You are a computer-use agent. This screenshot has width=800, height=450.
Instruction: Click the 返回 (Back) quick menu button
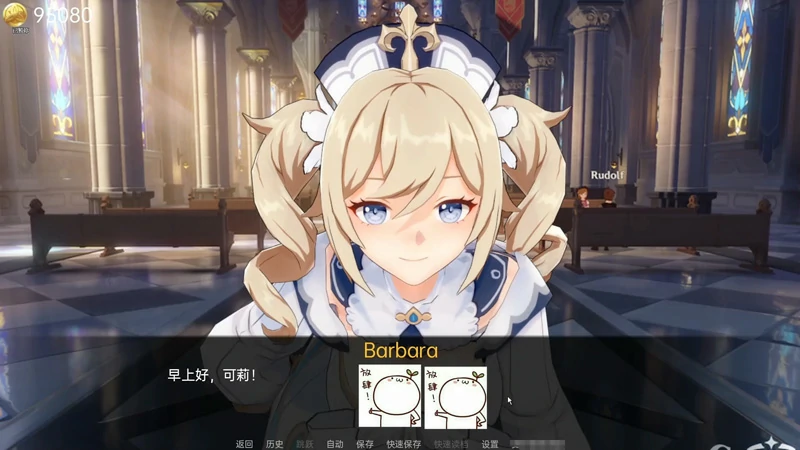point(245,444)
